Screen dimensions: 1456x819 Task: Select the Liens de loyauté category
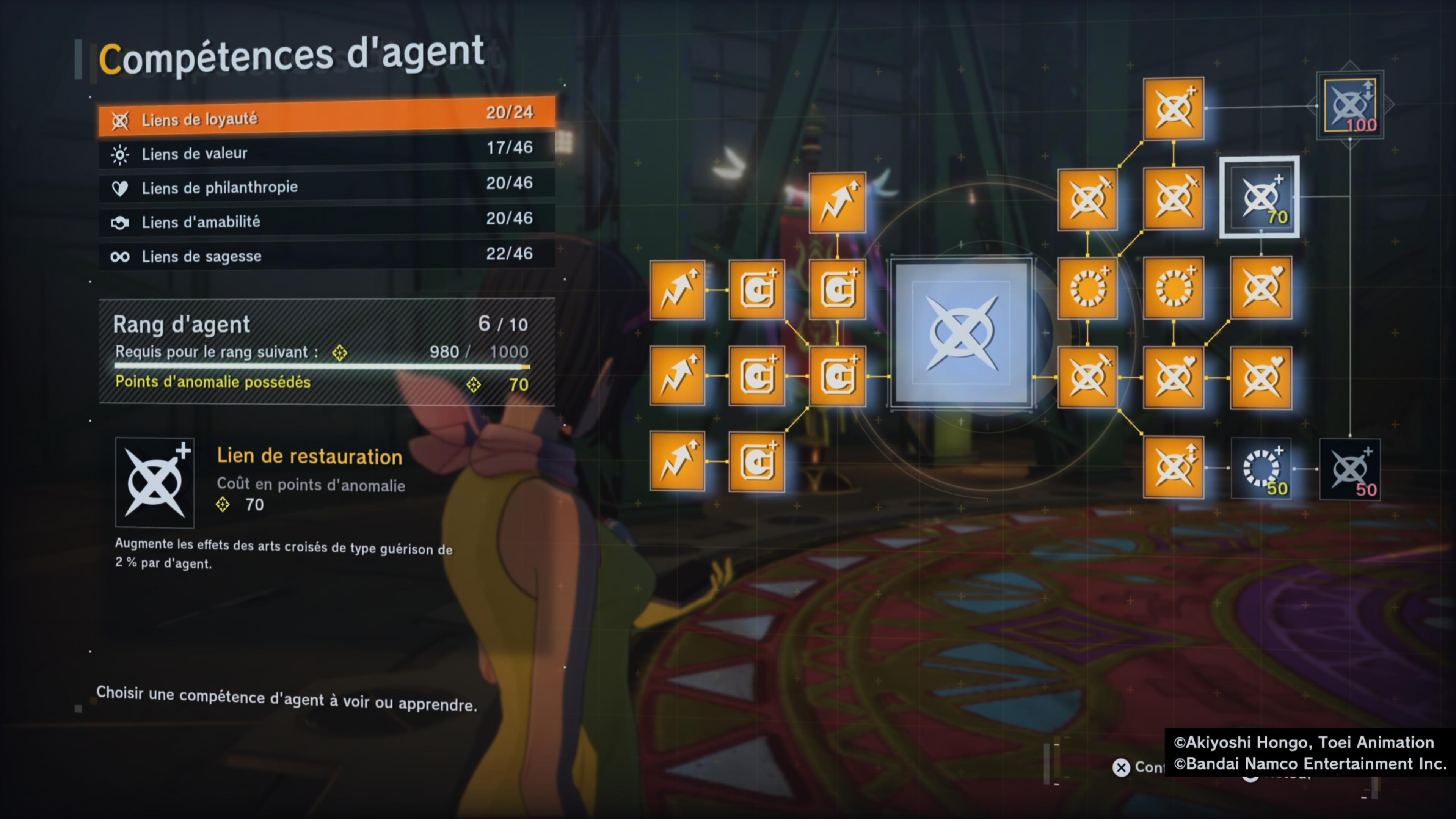326,118
